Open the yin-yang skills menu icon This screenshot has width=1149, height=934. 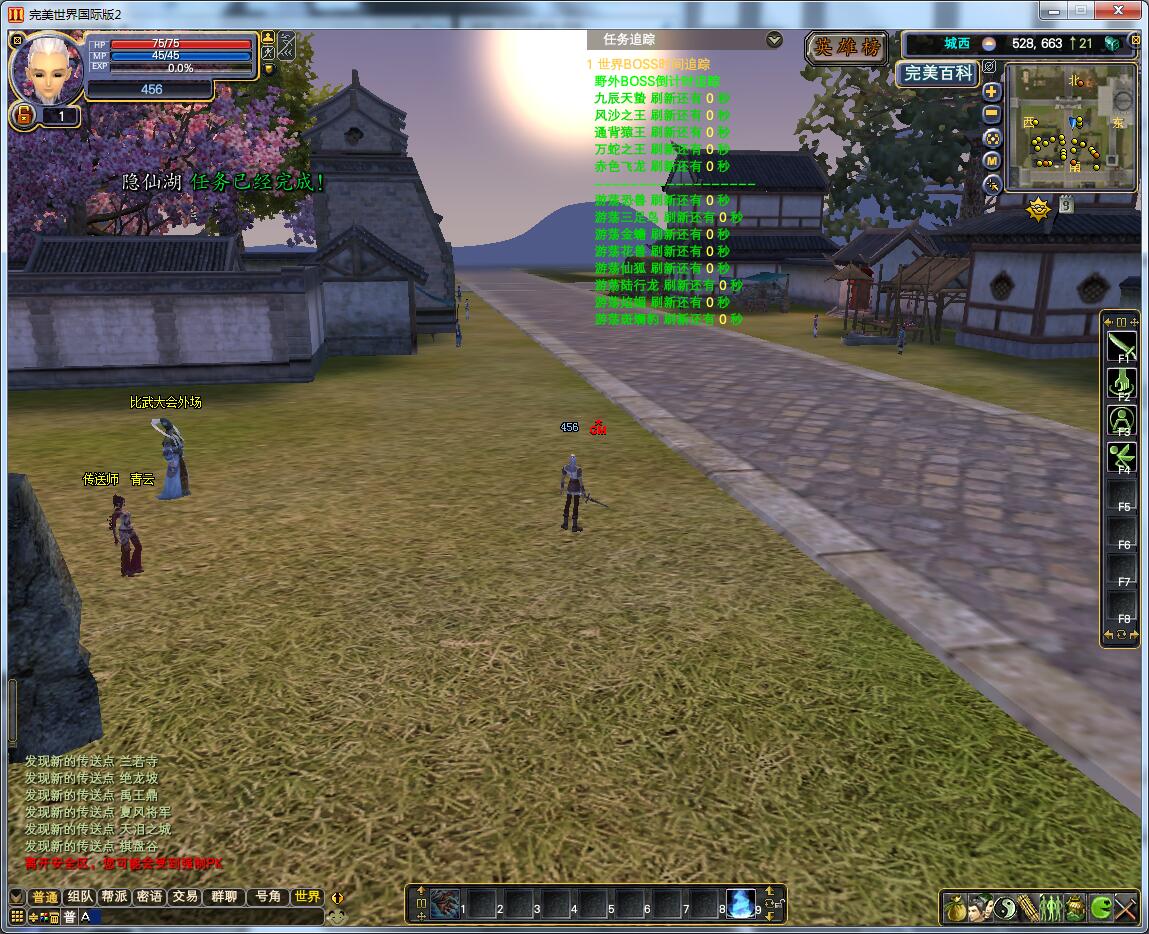[x=1004, y=908]
